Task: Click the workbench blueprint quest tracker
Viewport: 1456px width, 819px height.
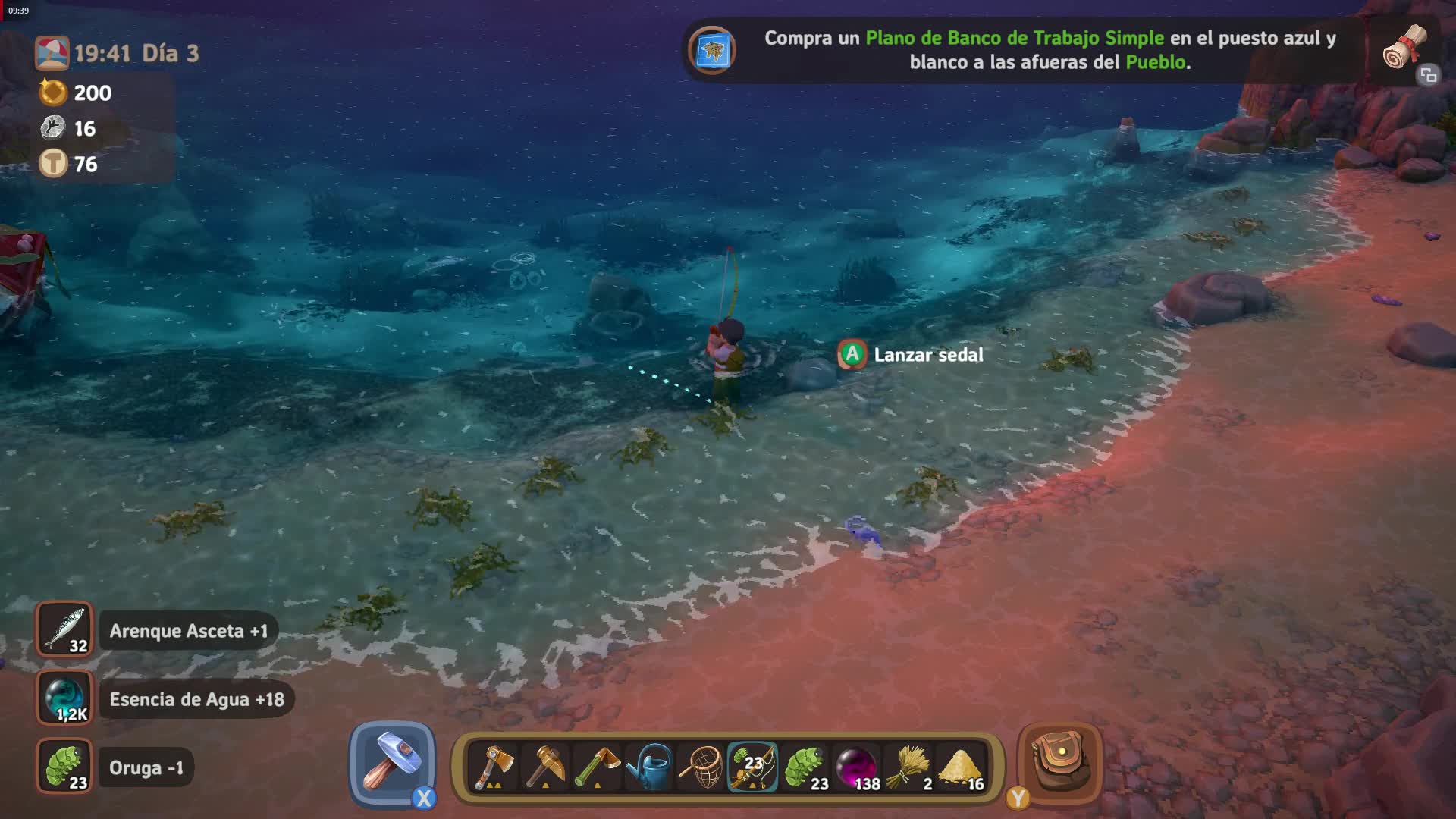Action: tap(1050, 50)
